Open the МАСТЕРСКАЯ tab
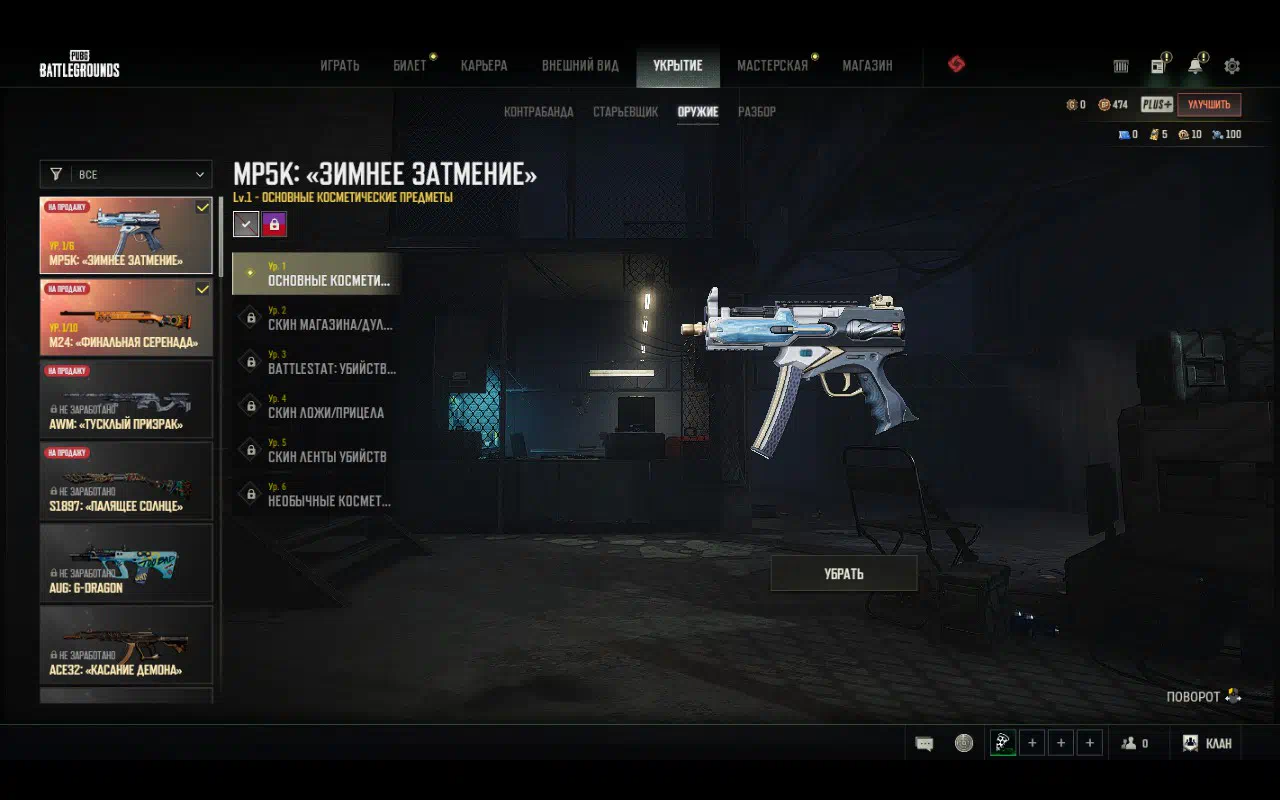Viewport: 1280px width, 800px height. click(772, 66)
